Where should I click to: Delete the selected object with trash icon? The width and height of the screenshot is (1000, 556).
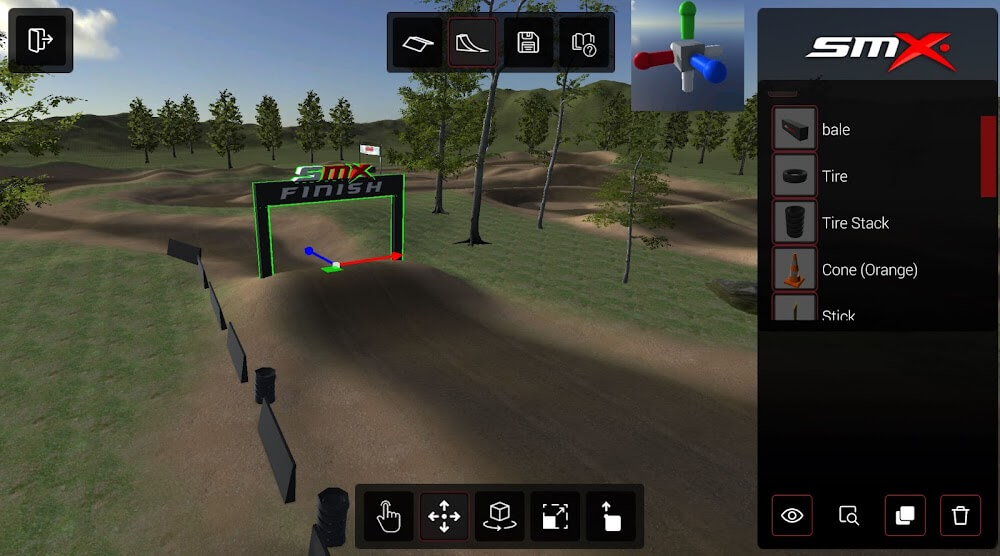[961, 516]
